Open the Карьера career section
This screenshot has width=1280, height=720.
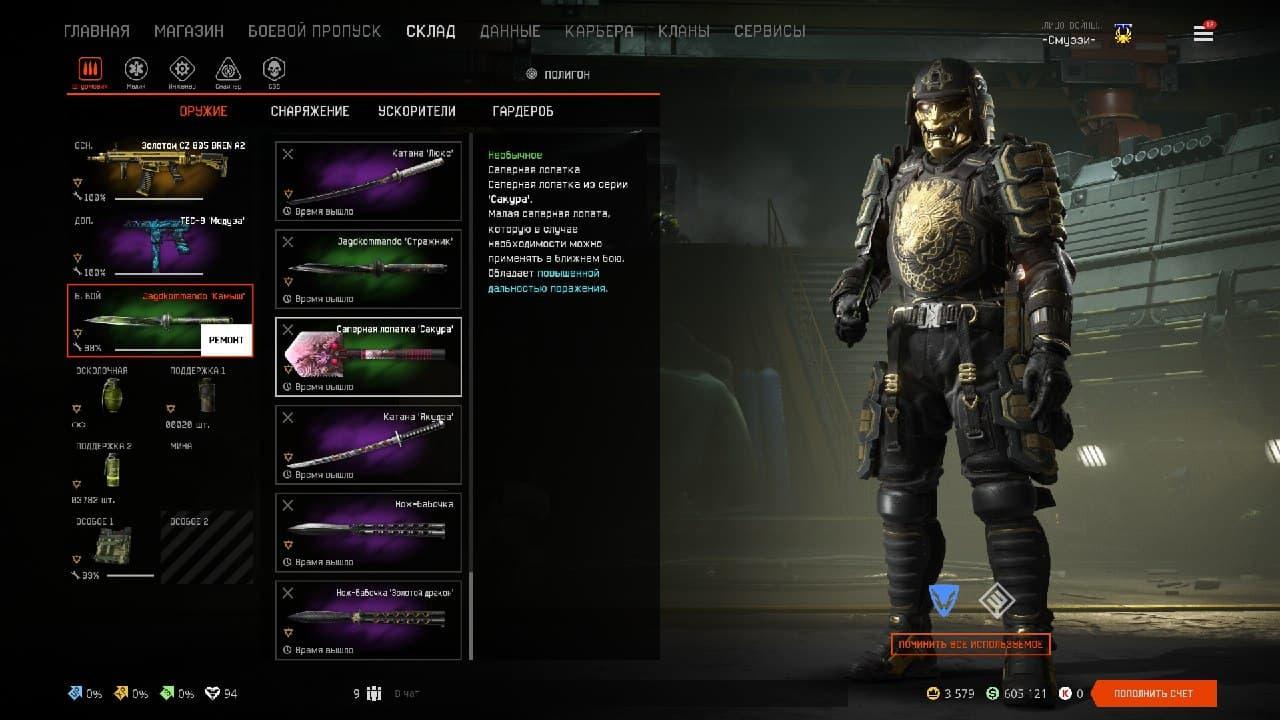599,31
